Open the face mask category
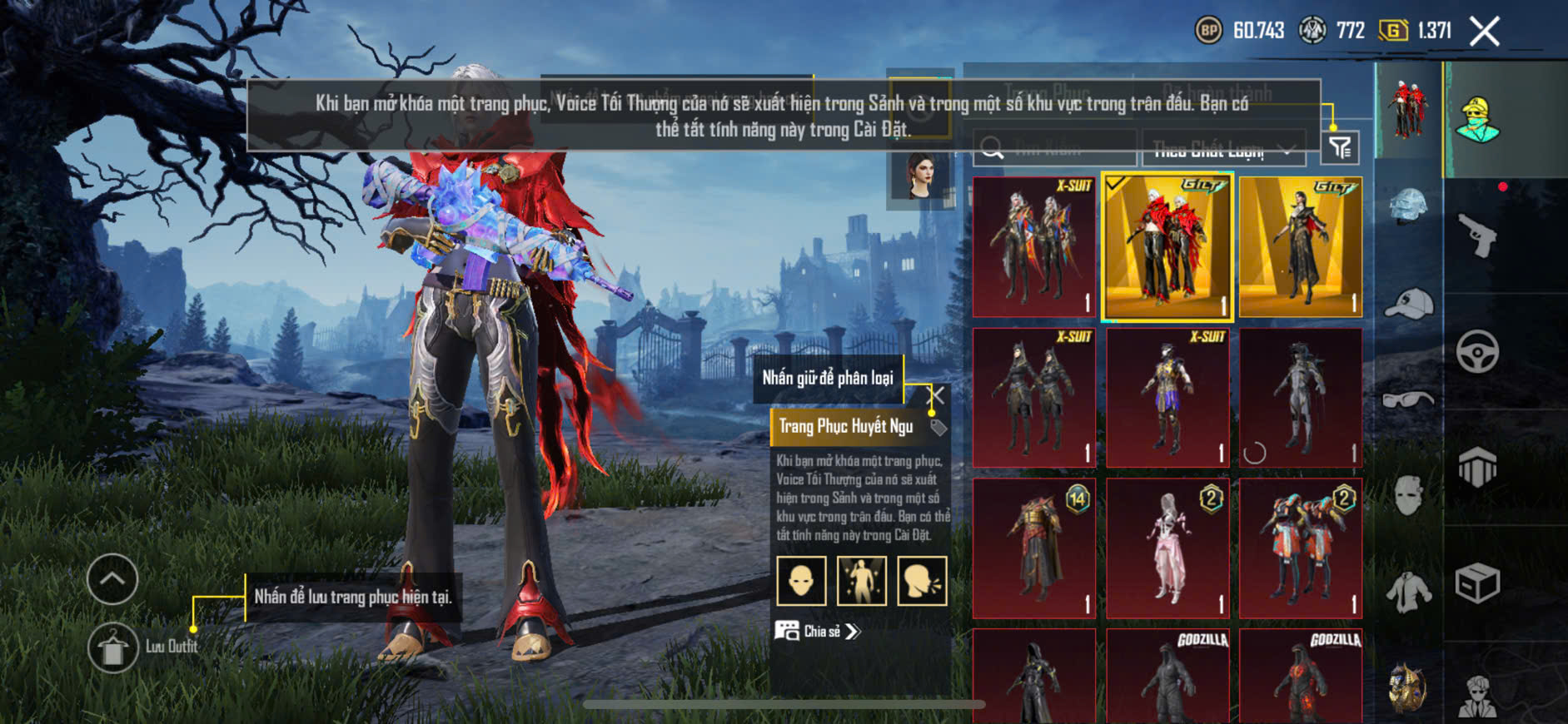1568x724 pixels. (x=1408, y=494)
